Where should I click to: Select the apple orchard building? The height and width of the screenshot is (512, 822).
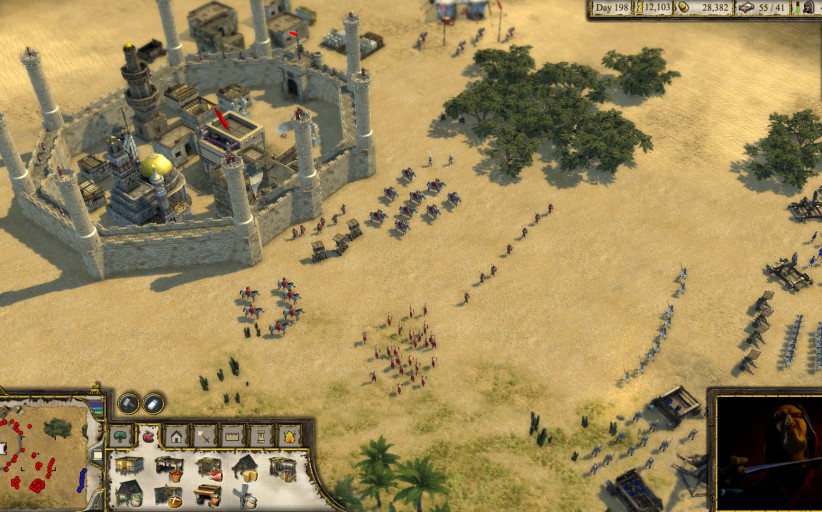(169, 467)
